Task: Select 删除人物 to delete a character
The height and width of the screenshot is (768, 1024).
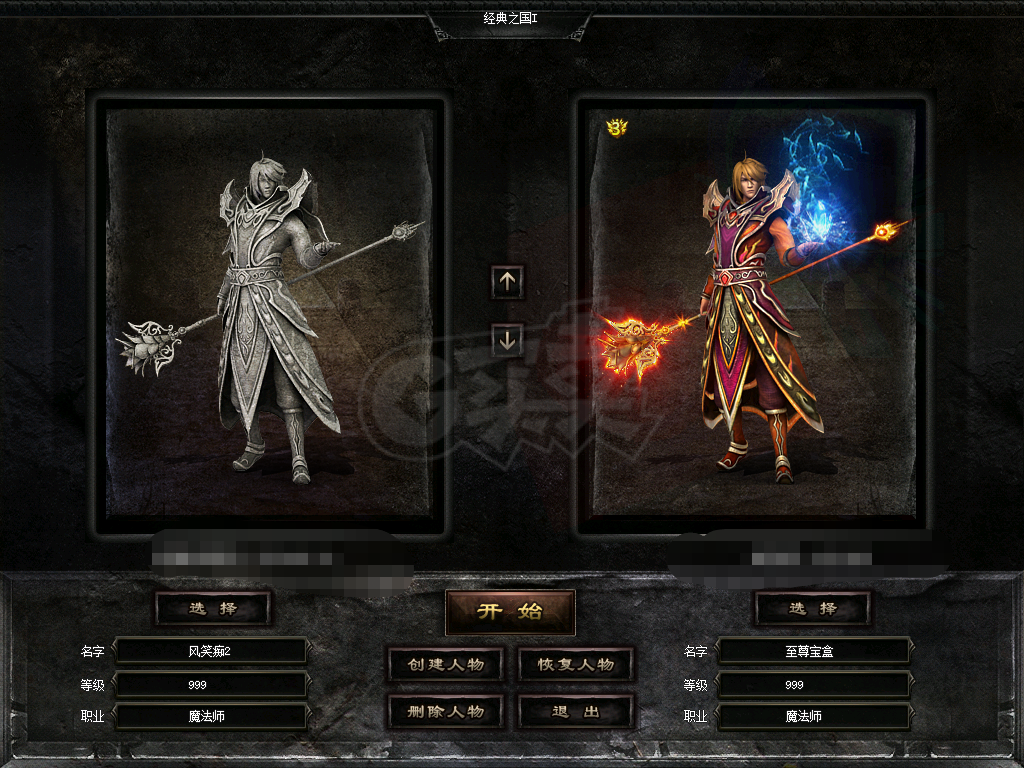Action: 445,712
